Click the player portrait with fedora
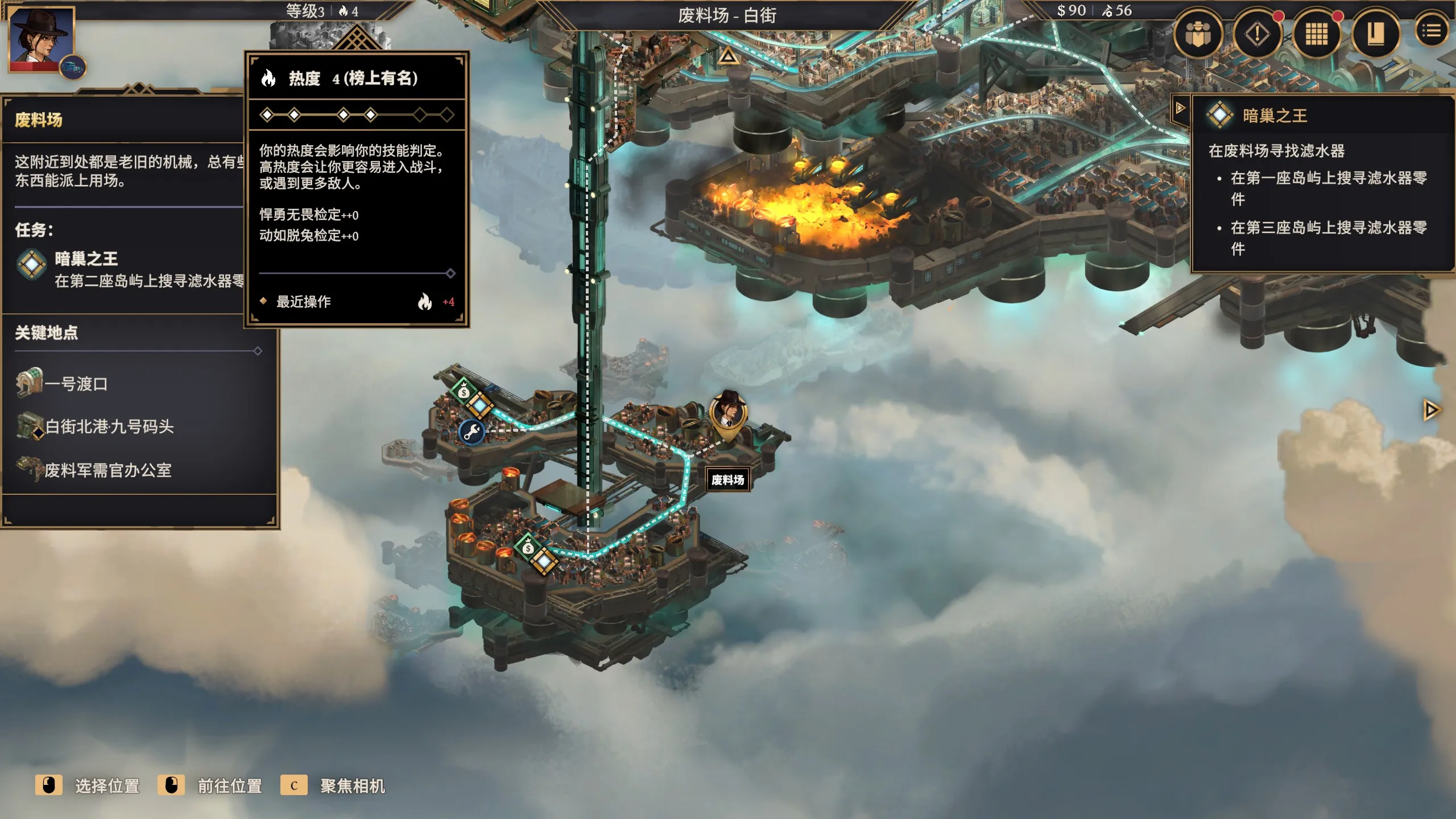This screenshot has width=1456, height=819. point(42,39)
